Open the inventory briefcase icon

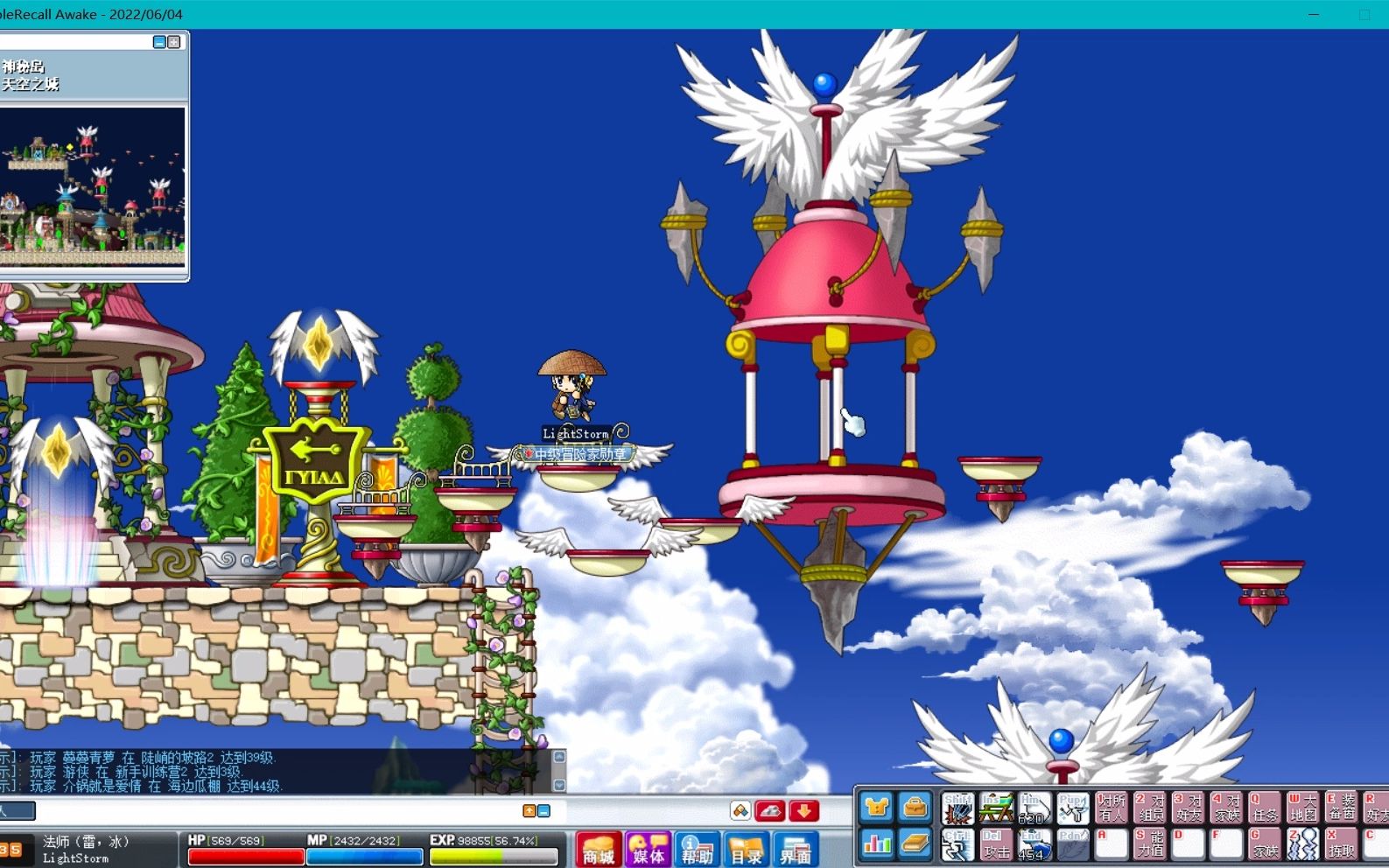pyautogui.click(x=915, y=808)
